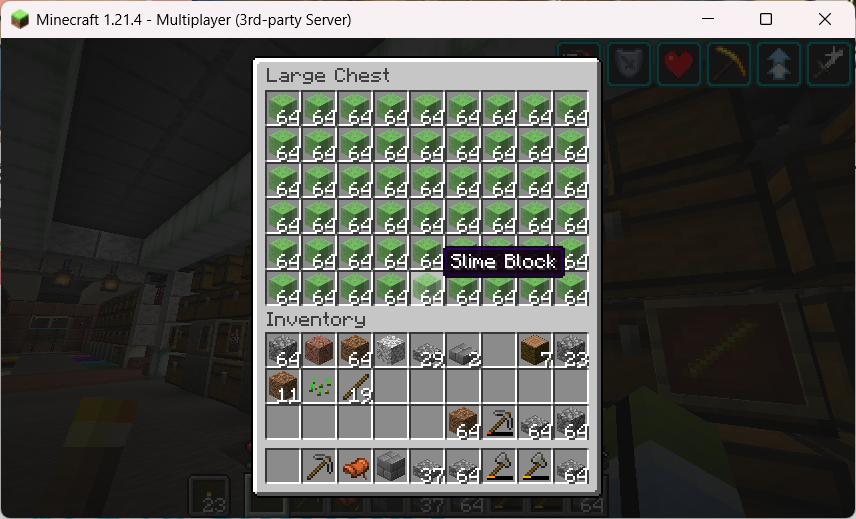
Task: Click the wheat seeds slot
Action: tap(320, 387)
